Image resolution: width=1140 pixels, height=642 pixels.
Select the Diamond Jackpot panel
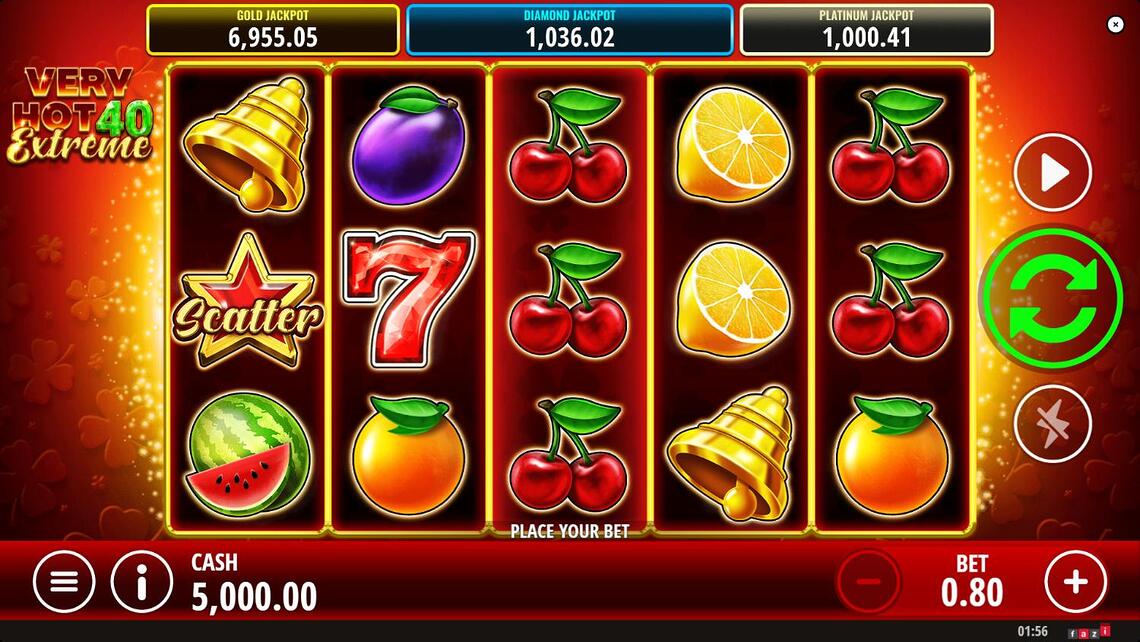tap(569, 30)
